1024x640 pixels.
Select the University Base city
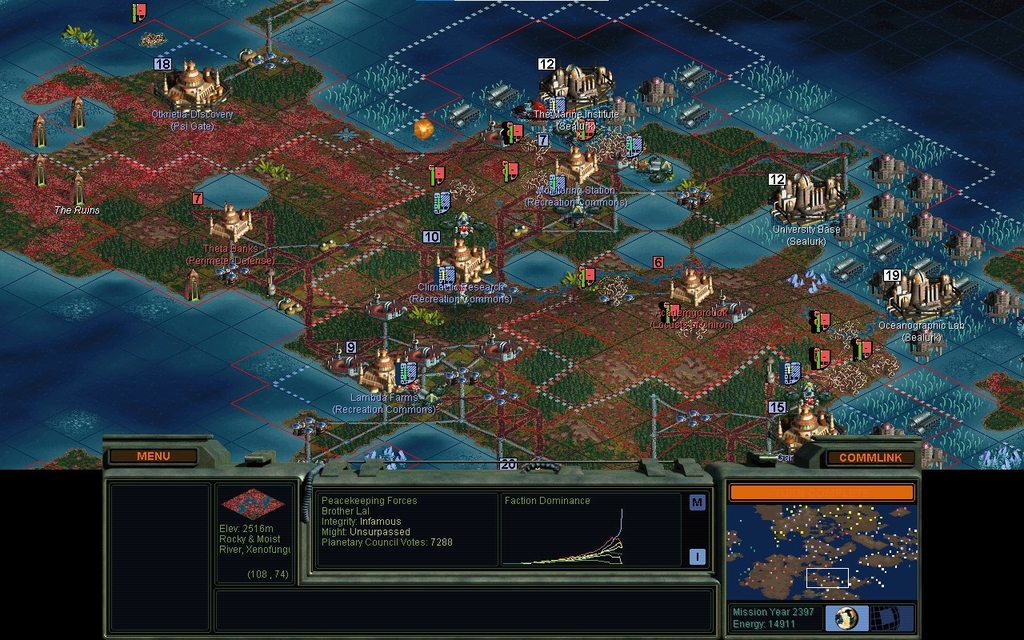pyautogui.click(x=806, y=198)
